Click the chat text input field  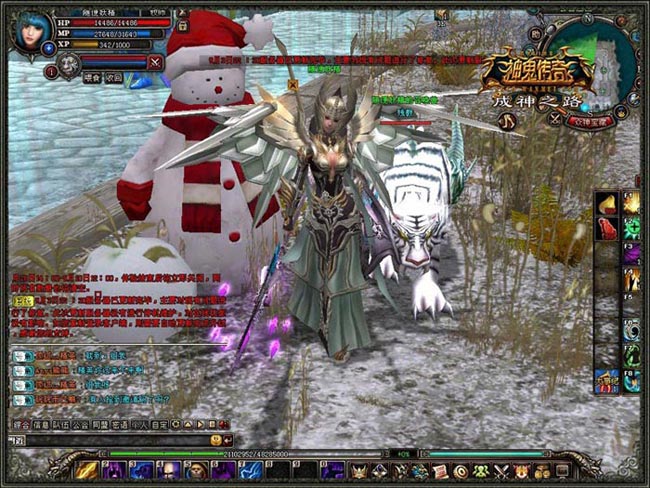point(110,439)
